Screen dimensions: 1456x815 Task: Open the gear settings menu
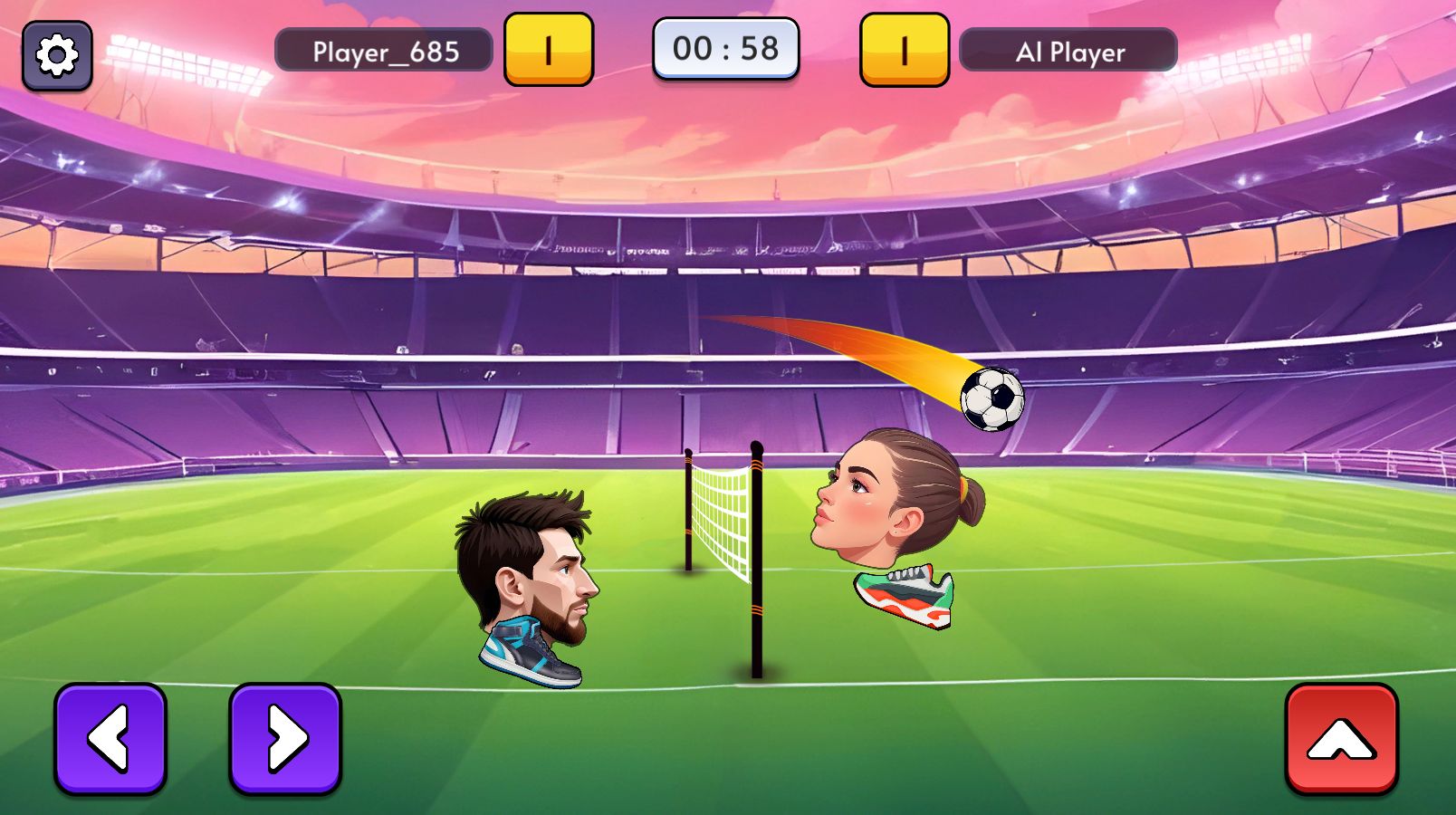57,55
